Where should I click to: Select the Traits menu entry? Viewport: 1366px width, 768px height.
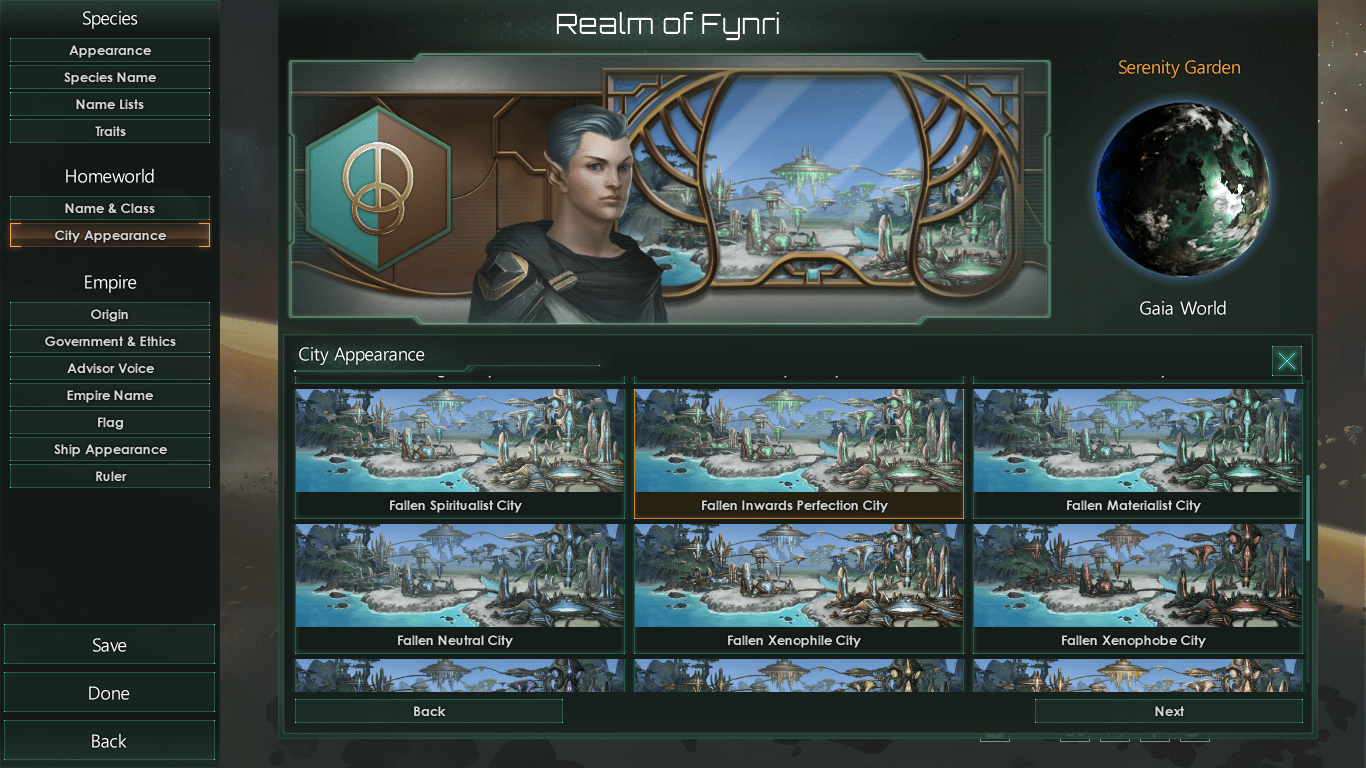(x=110, y=131)
